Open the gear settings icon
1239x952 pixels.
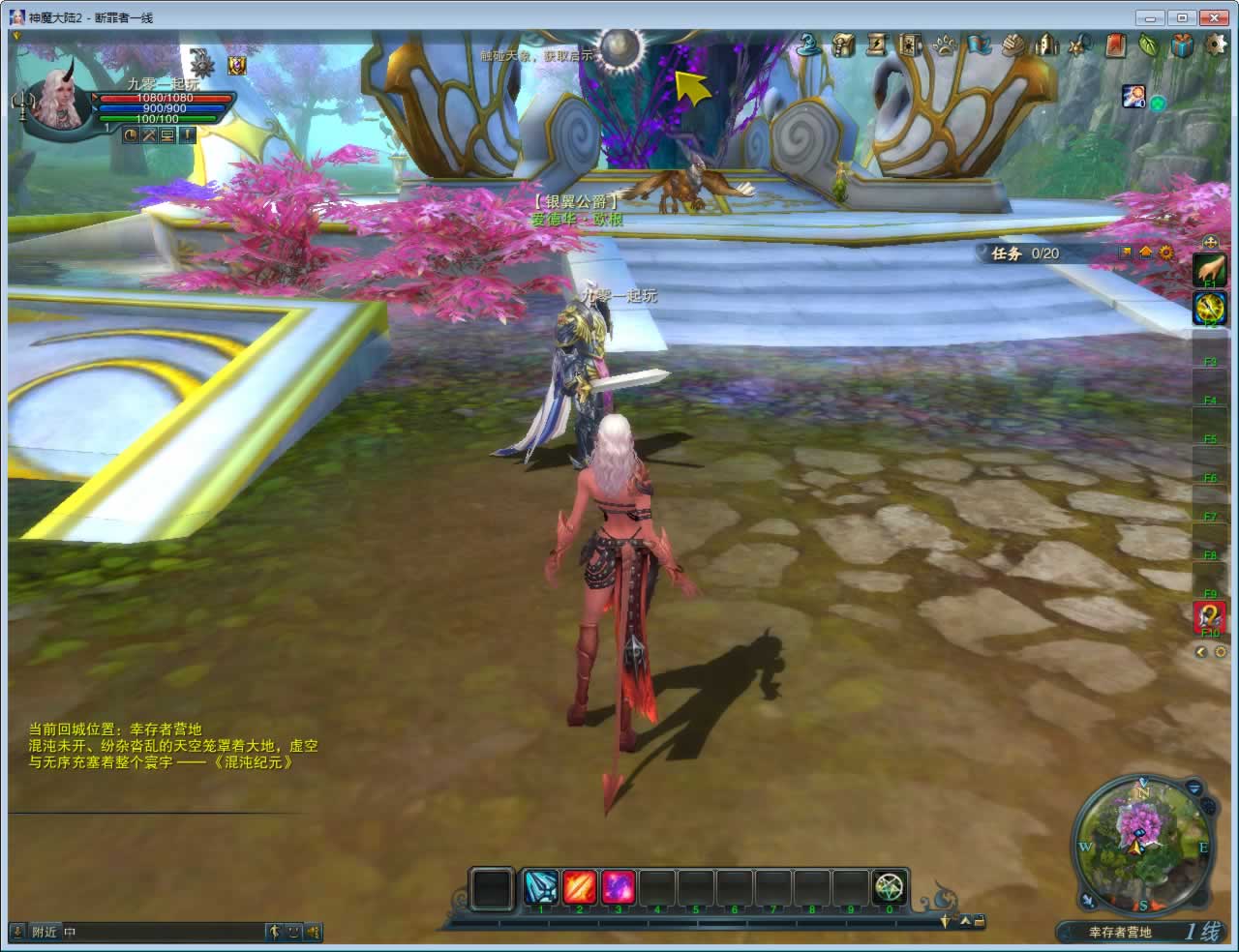coord(1215,45)
